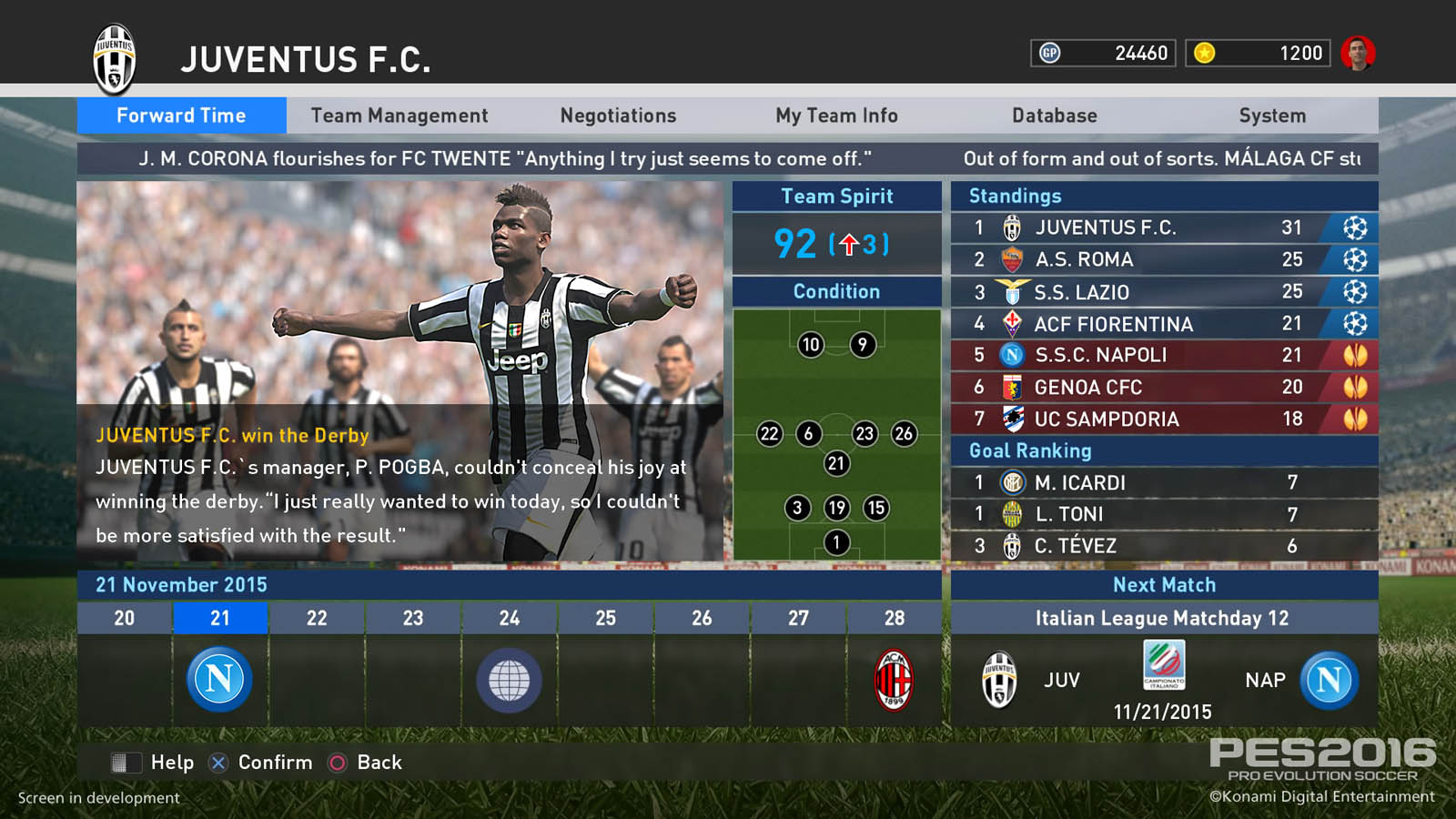Click the GP currency icon in the header

[1048, 53]
